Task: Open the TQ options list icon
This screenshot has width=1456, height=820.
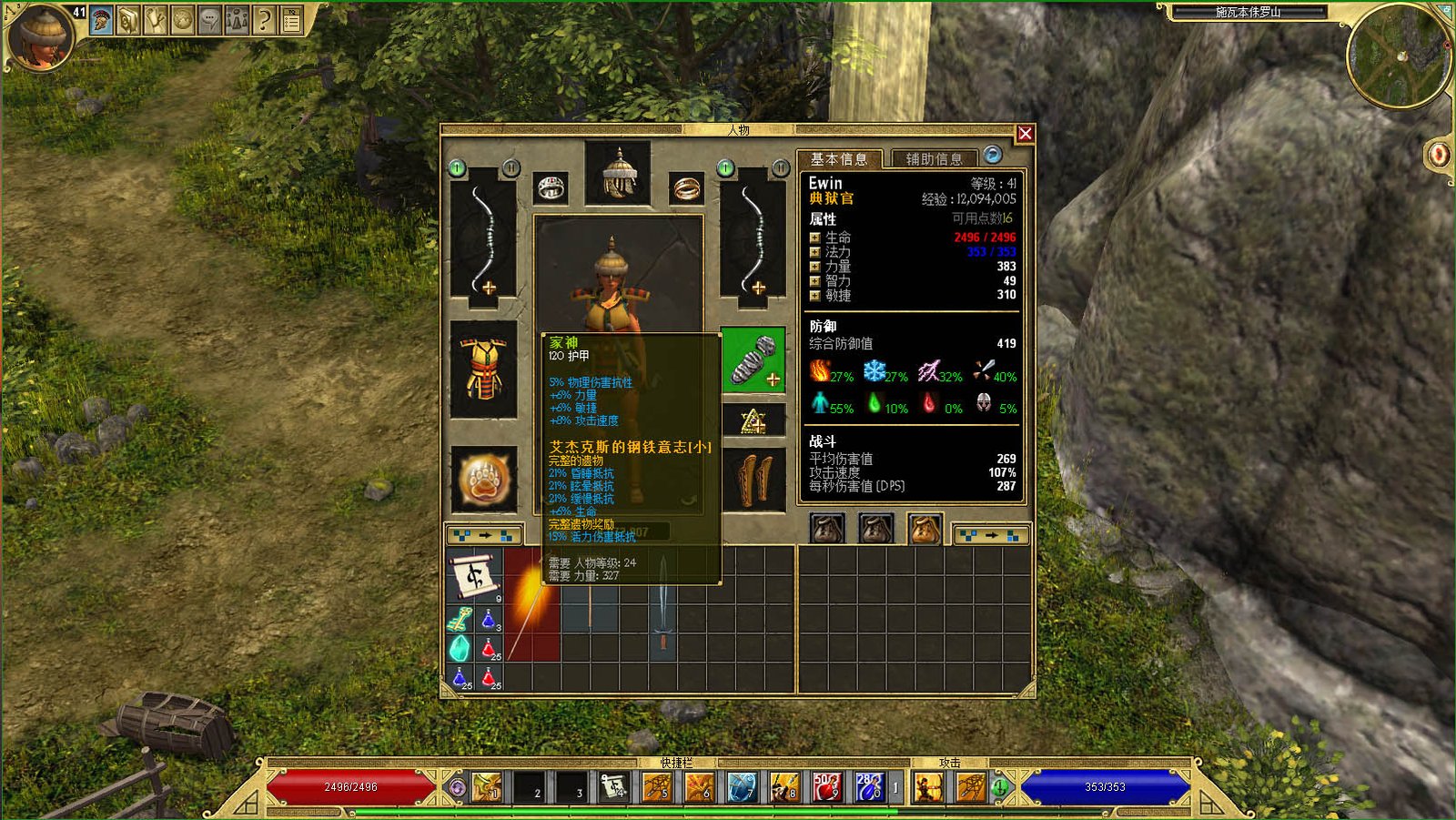Action: (291, 19)
